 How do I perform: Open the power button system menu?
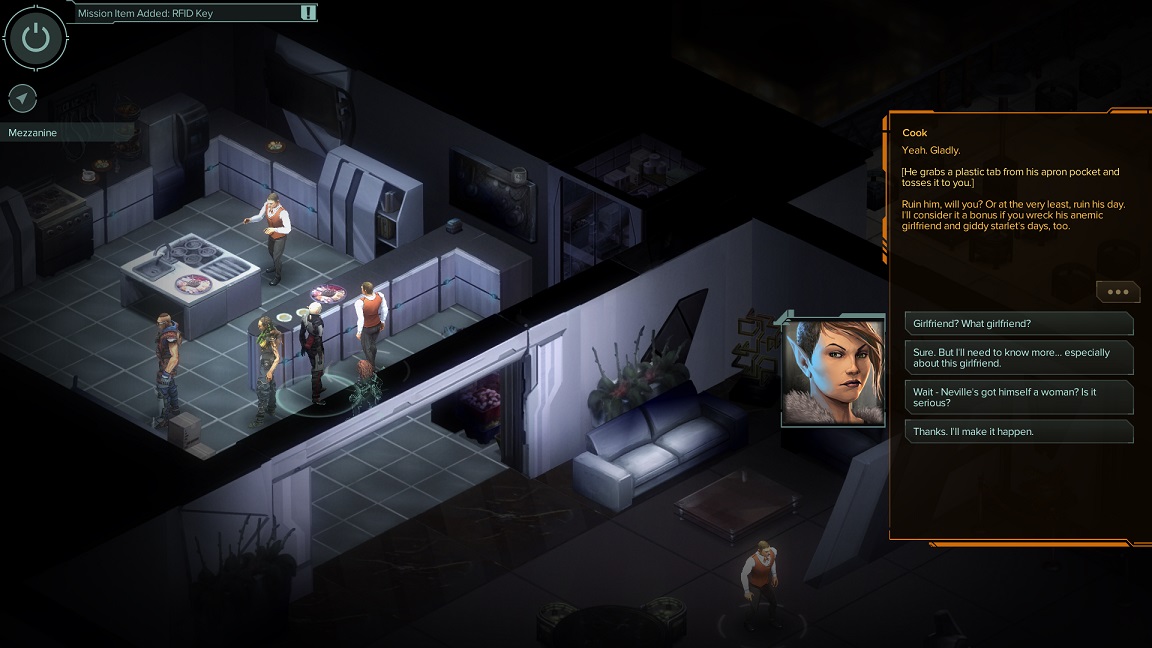tap(36, 38)
